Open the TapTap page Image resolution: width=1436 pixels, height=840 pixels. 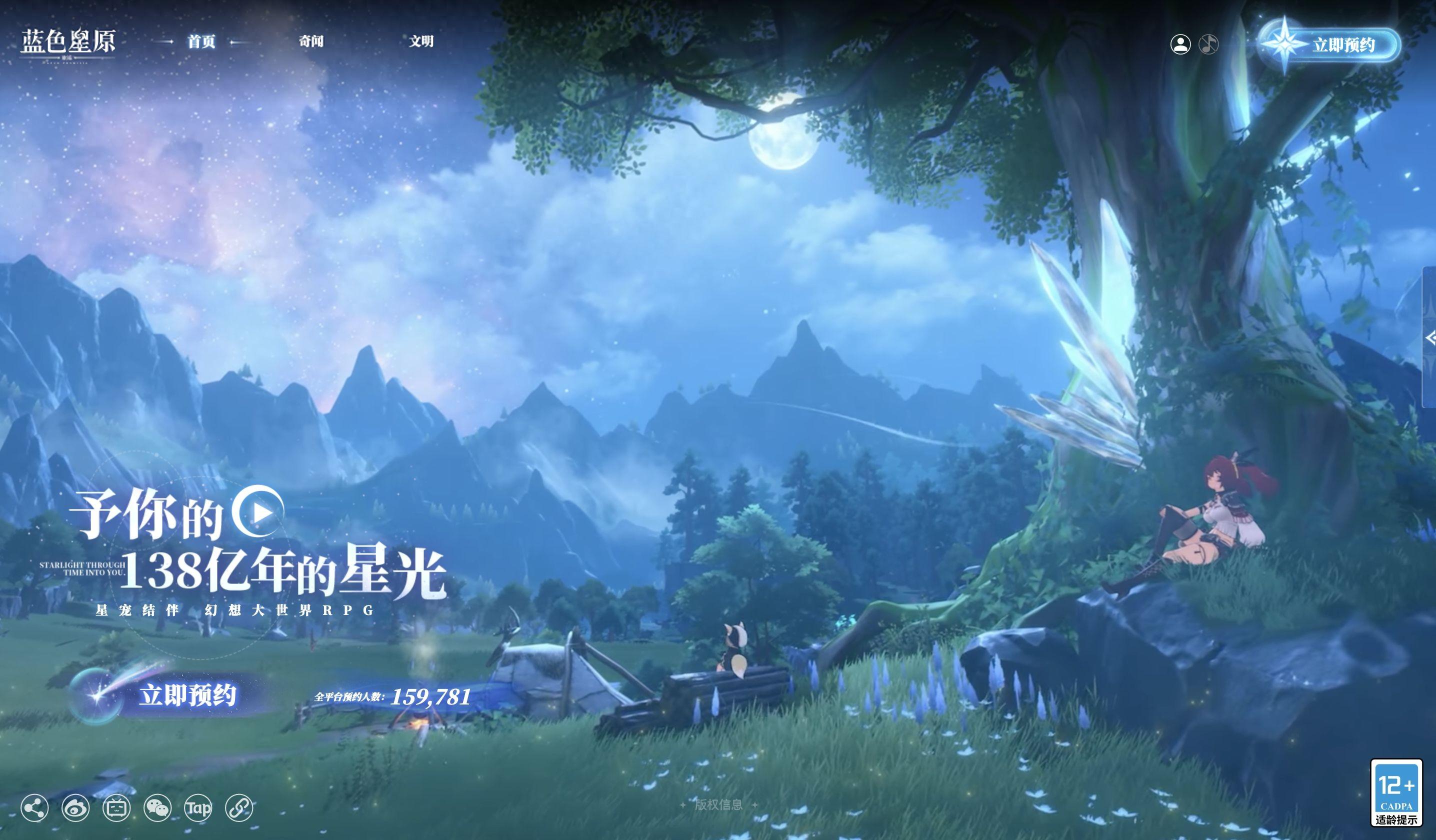coord(198,808)
